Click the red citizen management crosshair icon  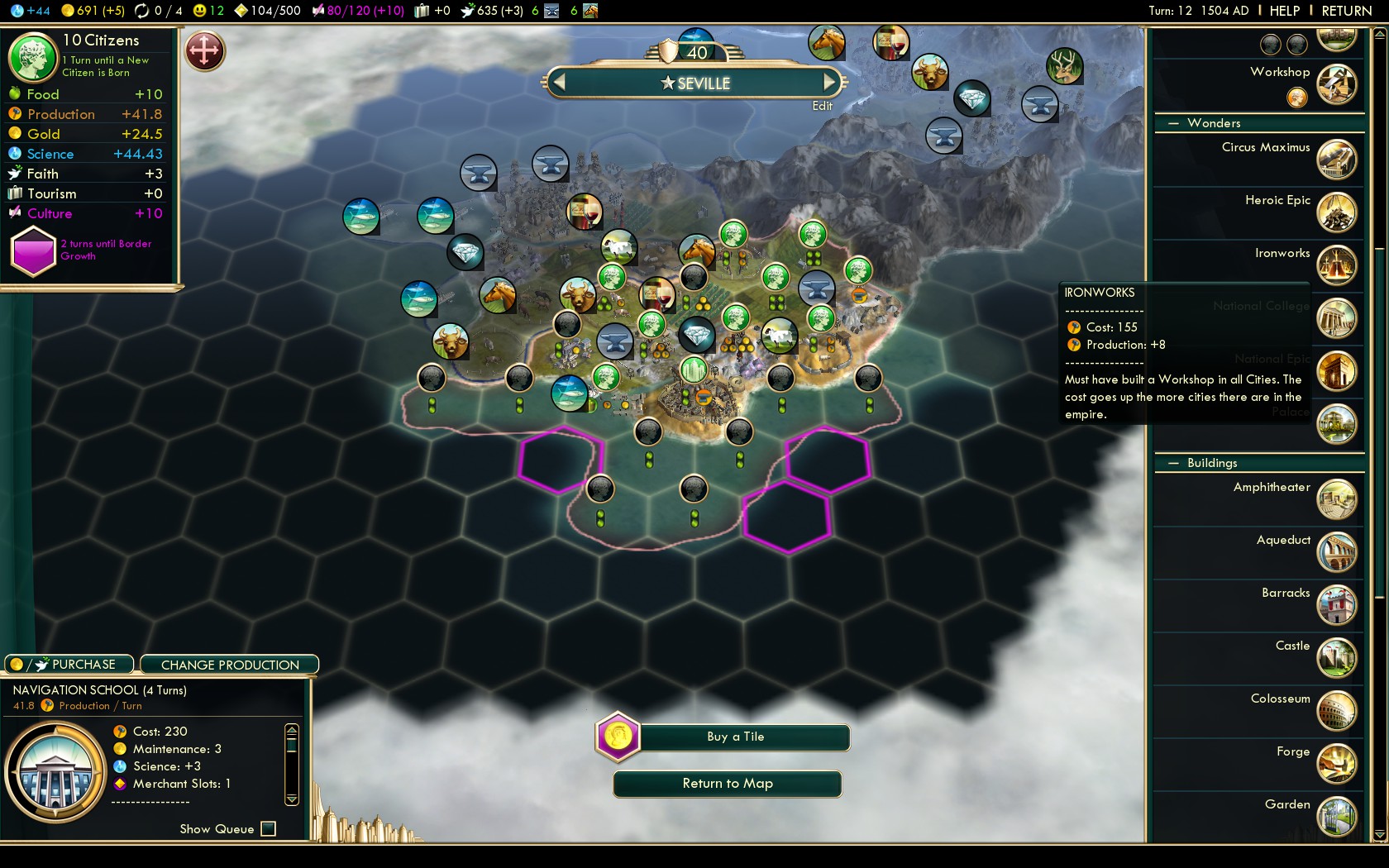(204, 51)
